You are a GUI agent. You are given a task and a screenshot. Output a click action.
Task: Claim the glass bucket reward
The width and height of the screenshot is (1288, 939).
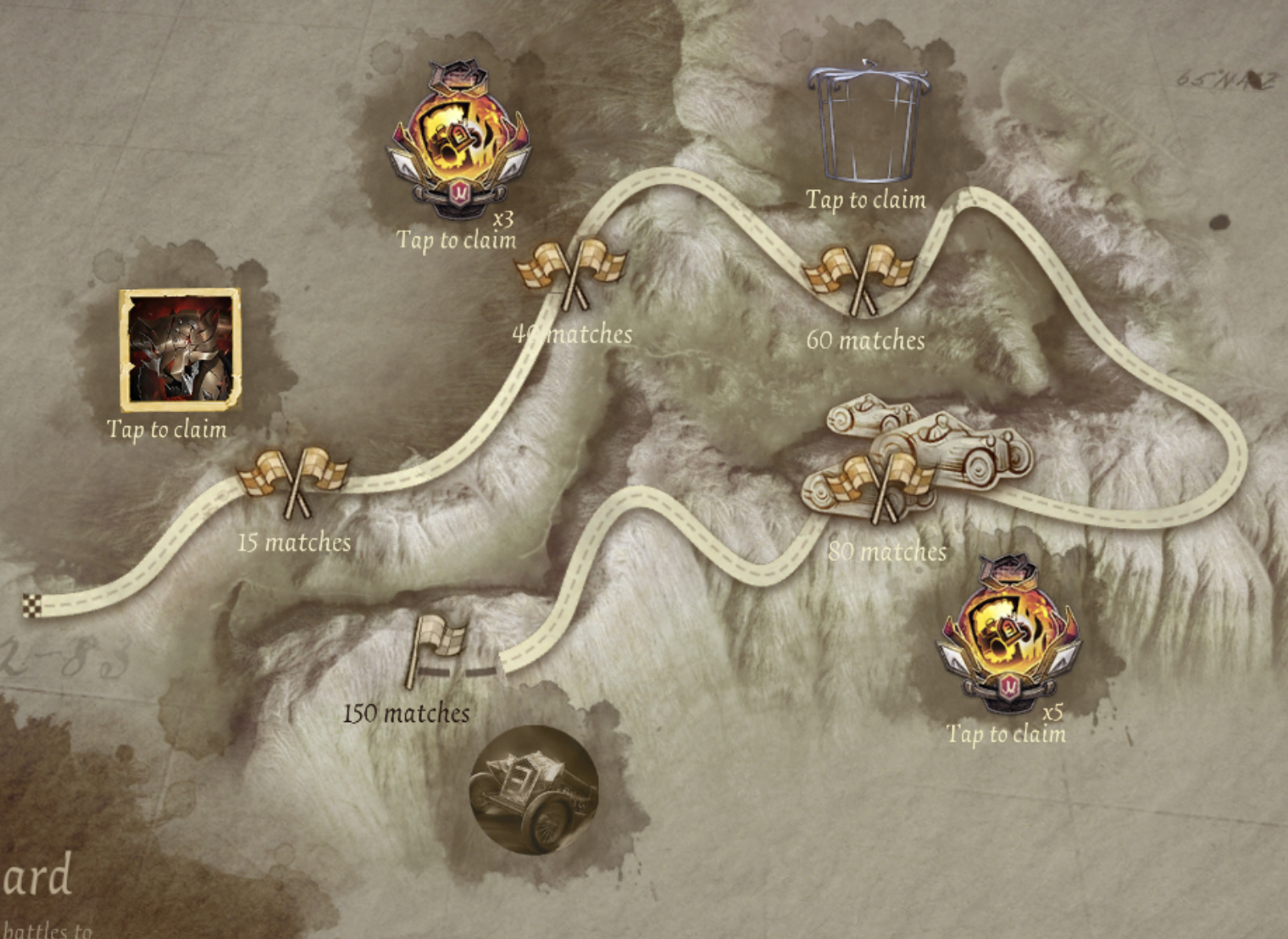[868, 123]
